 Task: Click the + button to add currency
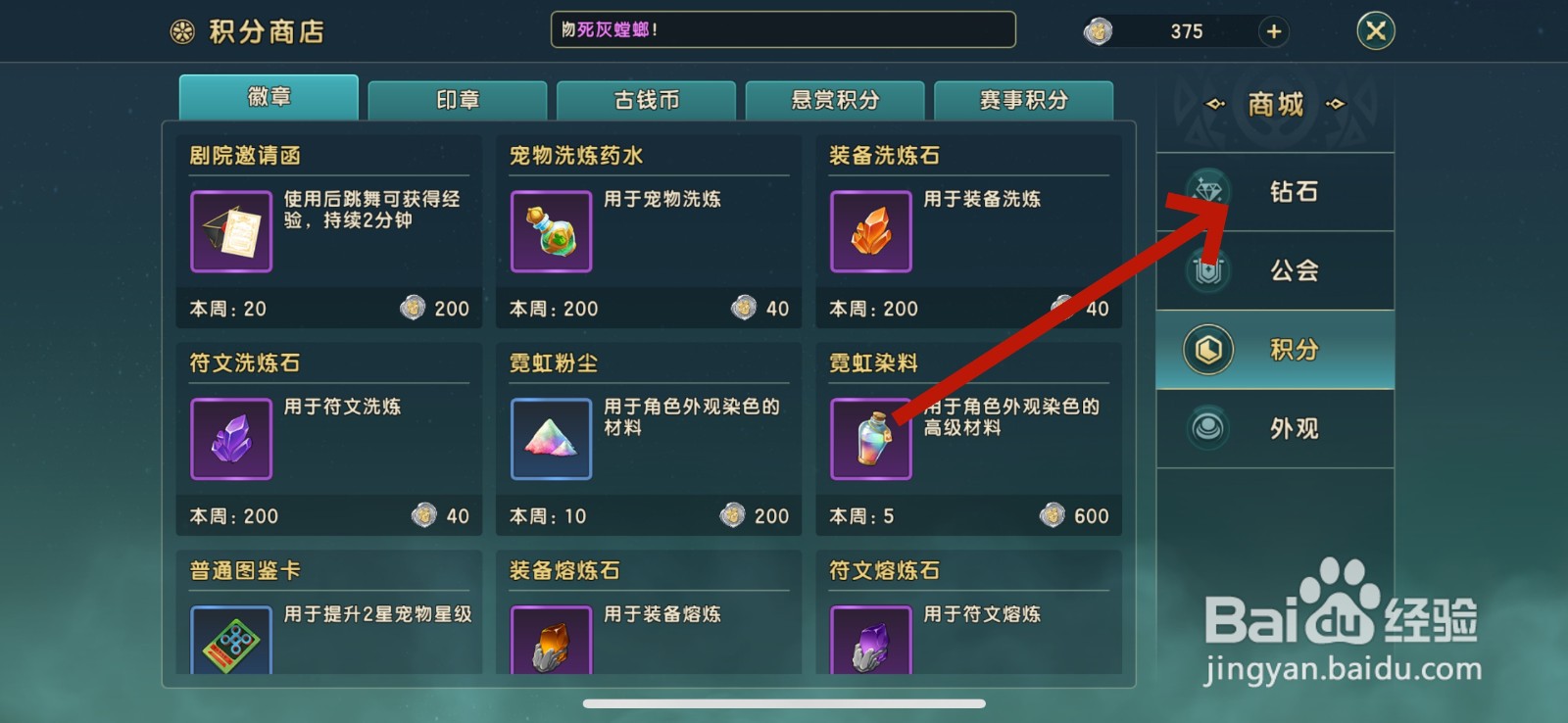[1272, 31]
